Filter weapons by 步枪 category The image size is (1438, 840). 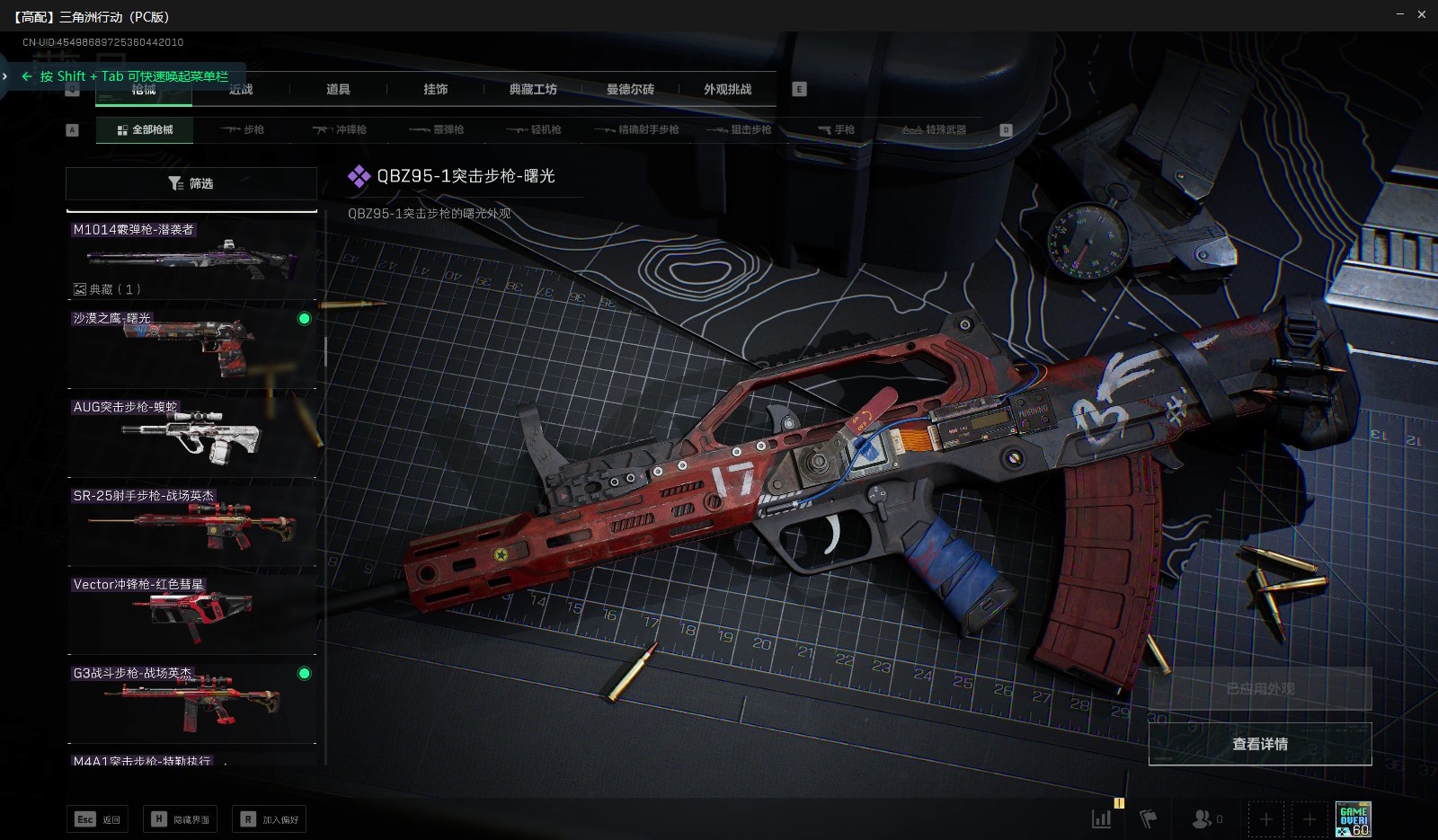click(244, 130)
